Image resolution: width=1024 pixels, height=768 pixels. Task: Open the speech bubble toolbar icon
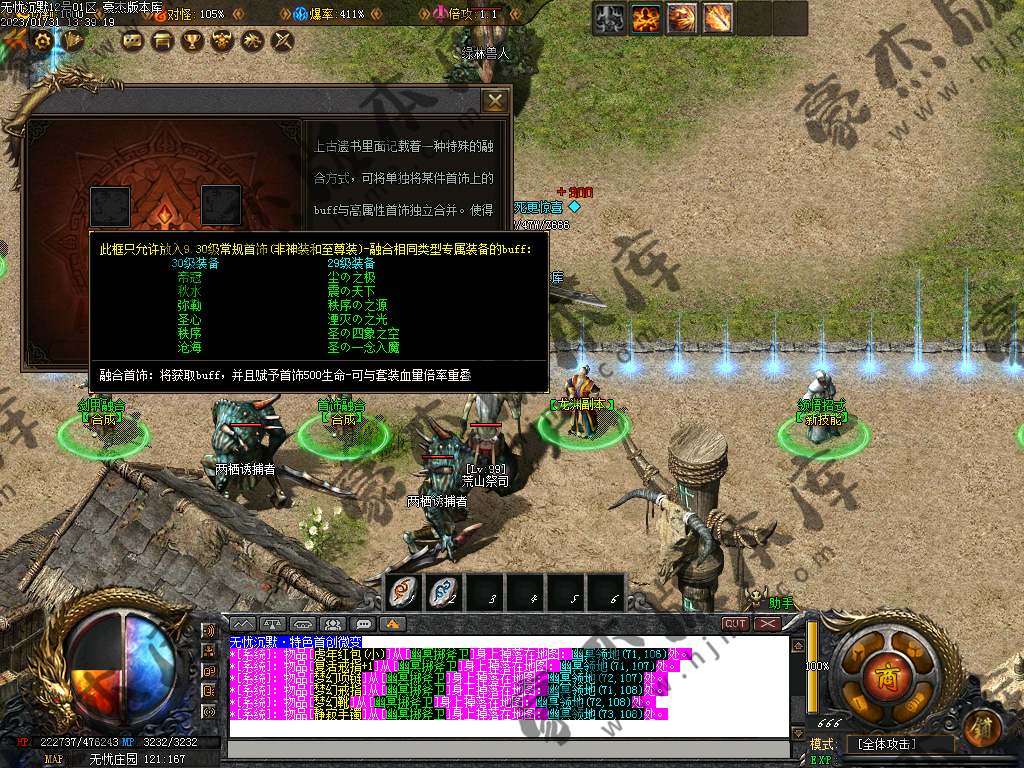131,41
